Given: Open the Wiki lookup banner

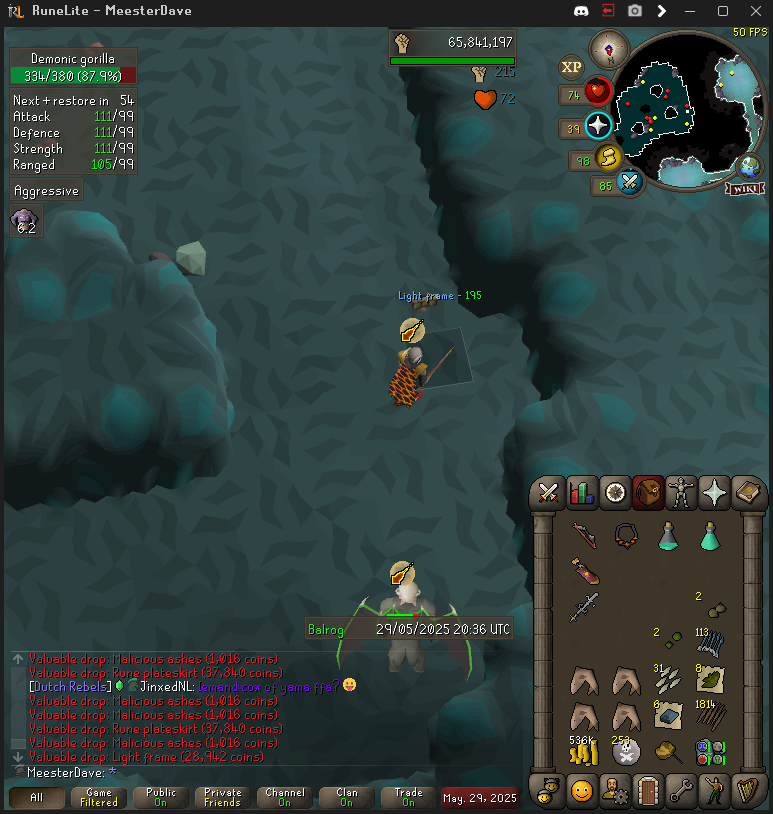Looking at the screenshot, I should click(x=746, y=189).
